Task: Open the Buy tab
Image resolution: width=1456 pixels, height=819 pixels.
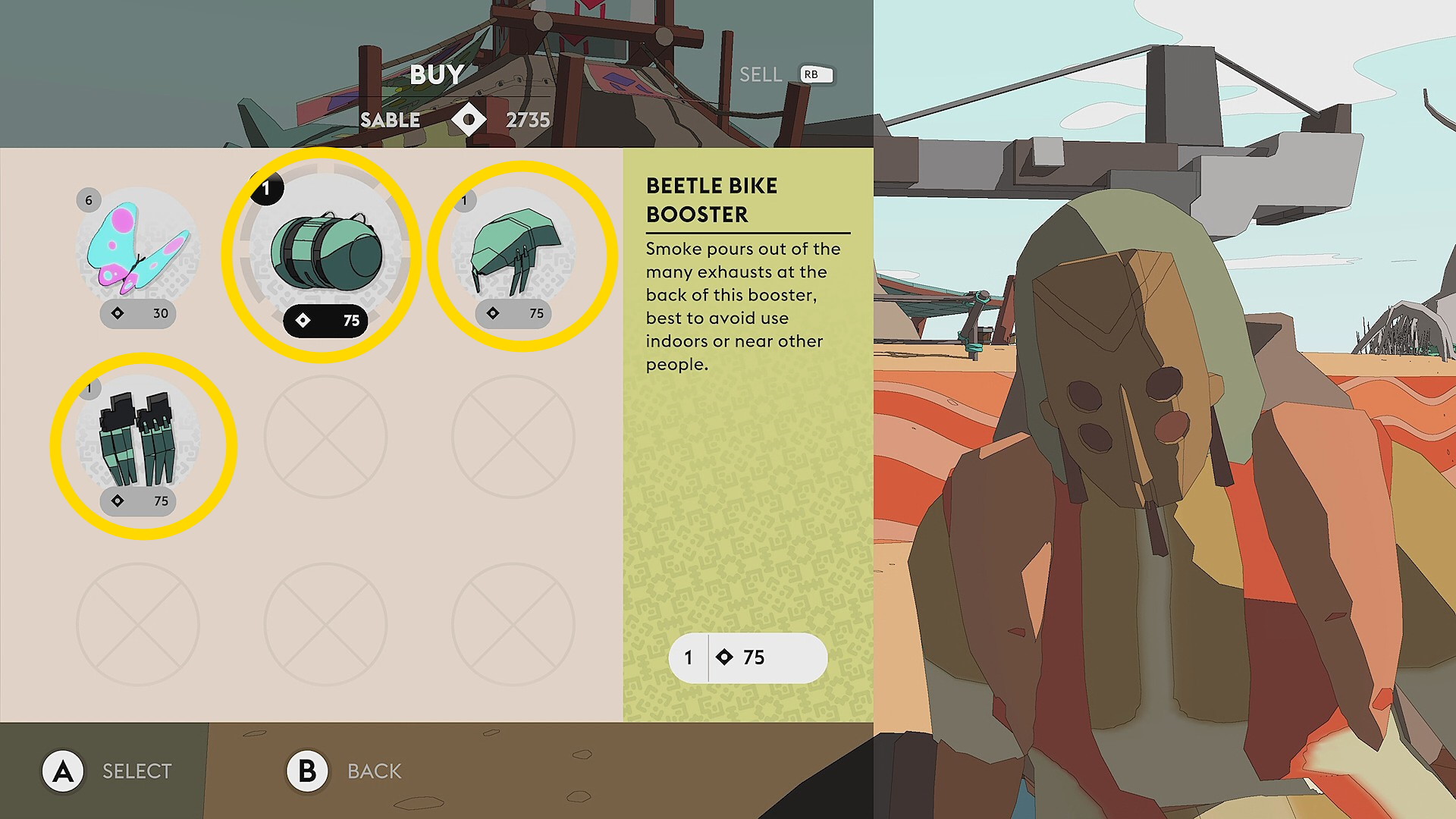Action: (x=437, y=74)
